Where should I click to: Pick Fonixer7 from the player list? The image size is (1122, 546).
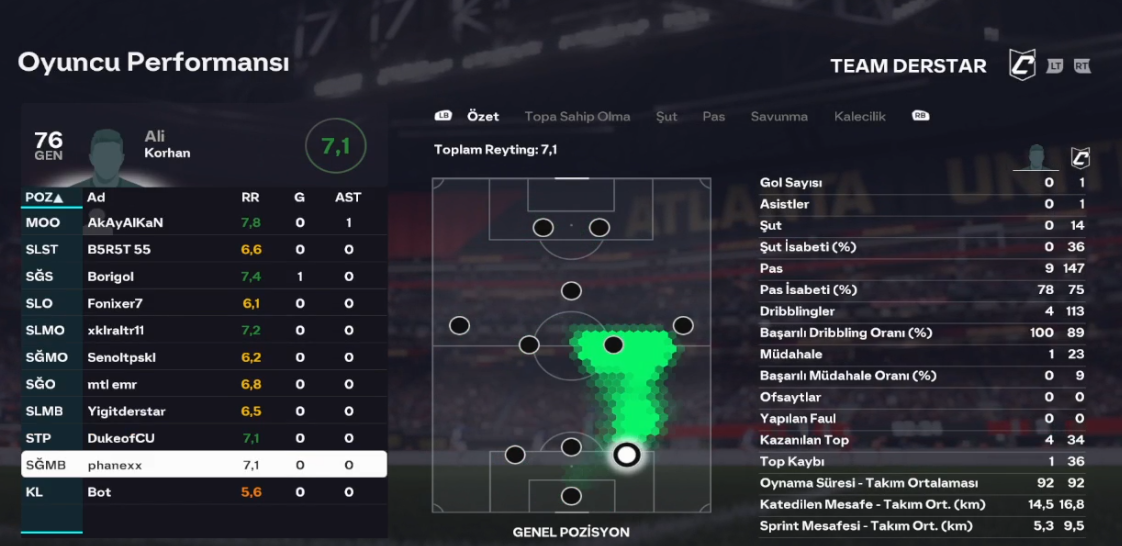pyautogui.click(x=203, y=303)
